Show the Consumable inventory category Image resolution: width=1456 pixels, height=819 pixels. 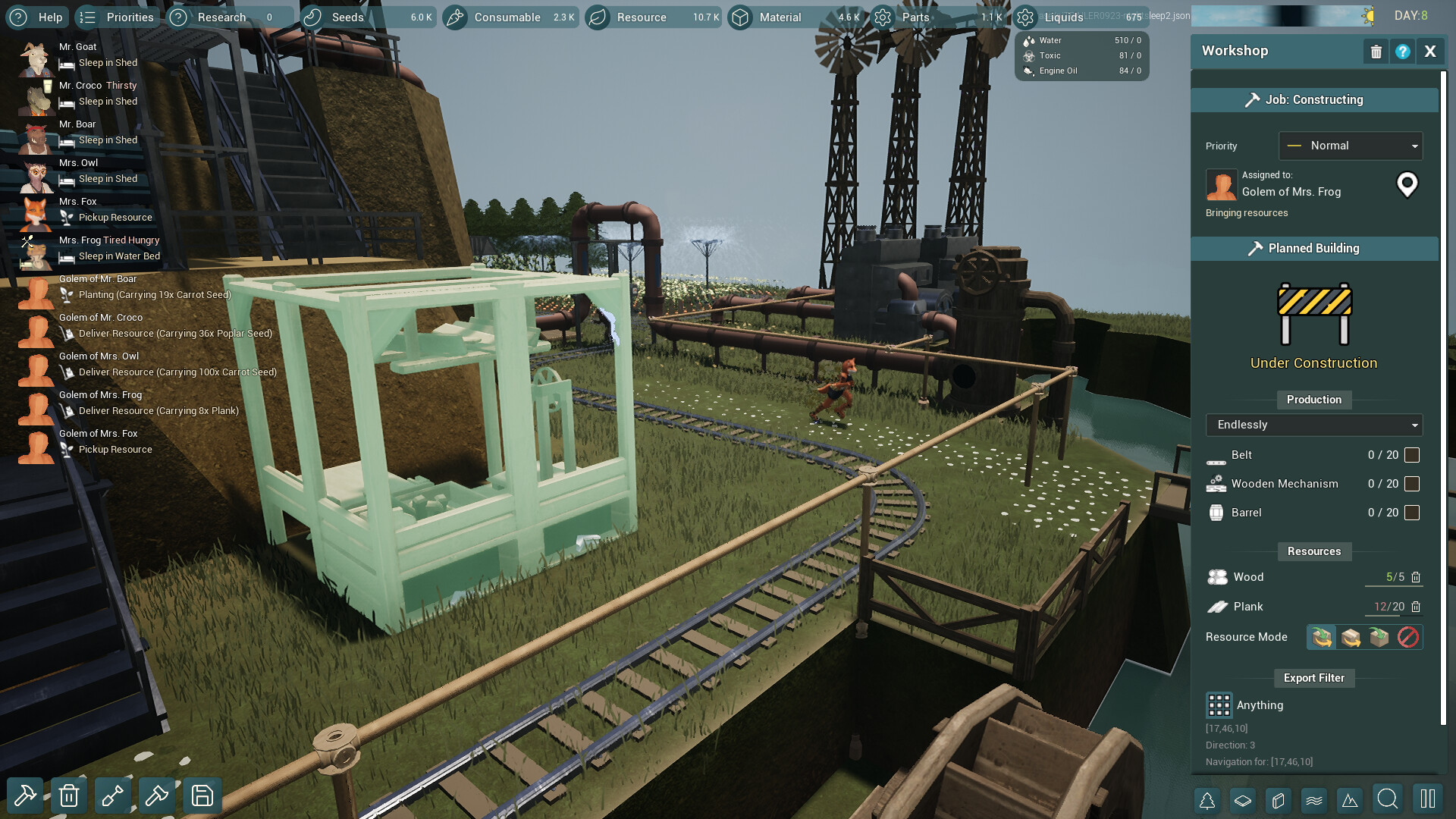507,17
